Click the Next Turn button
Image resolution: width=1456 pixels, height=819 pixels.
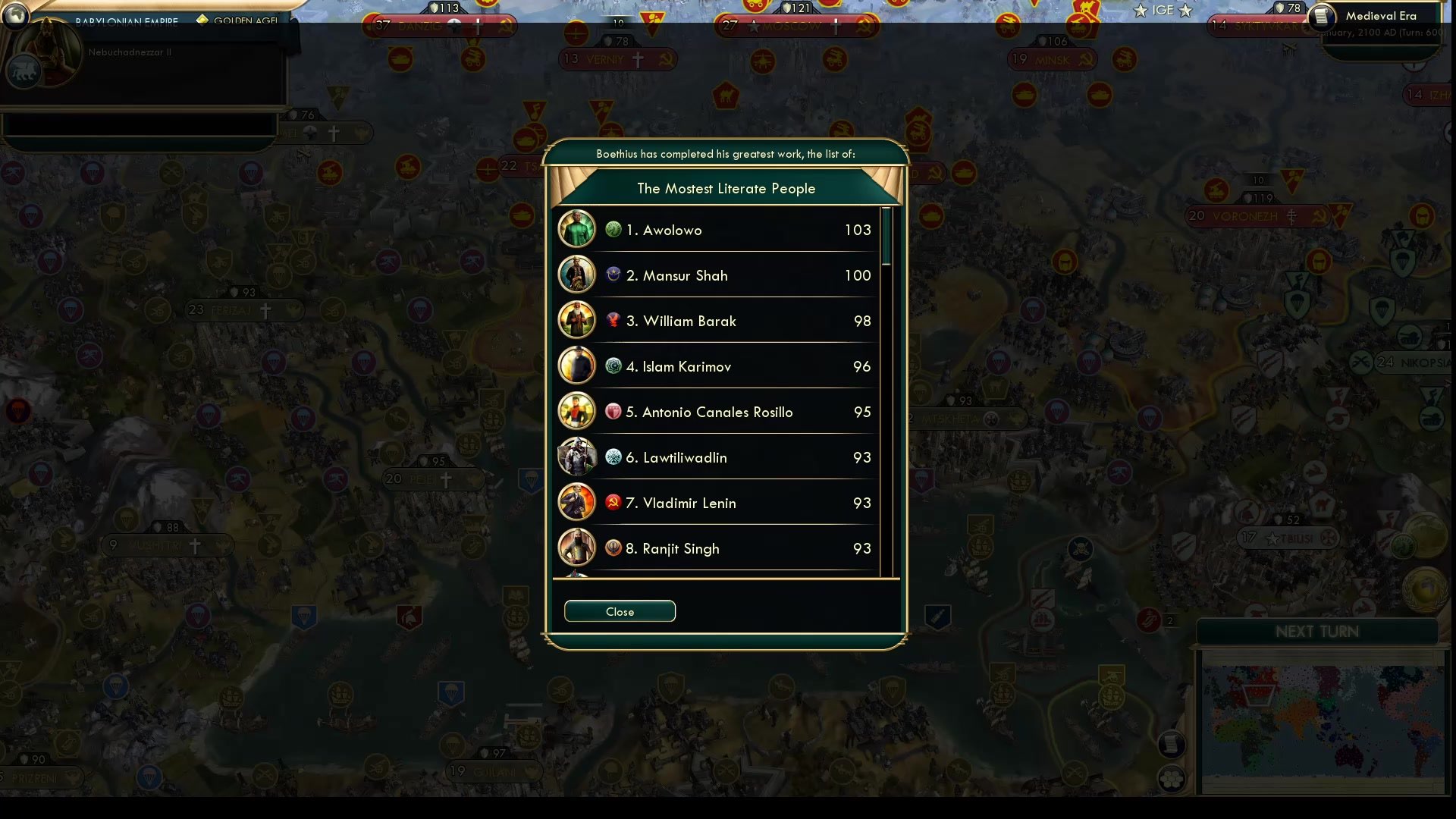[1317, 630]
